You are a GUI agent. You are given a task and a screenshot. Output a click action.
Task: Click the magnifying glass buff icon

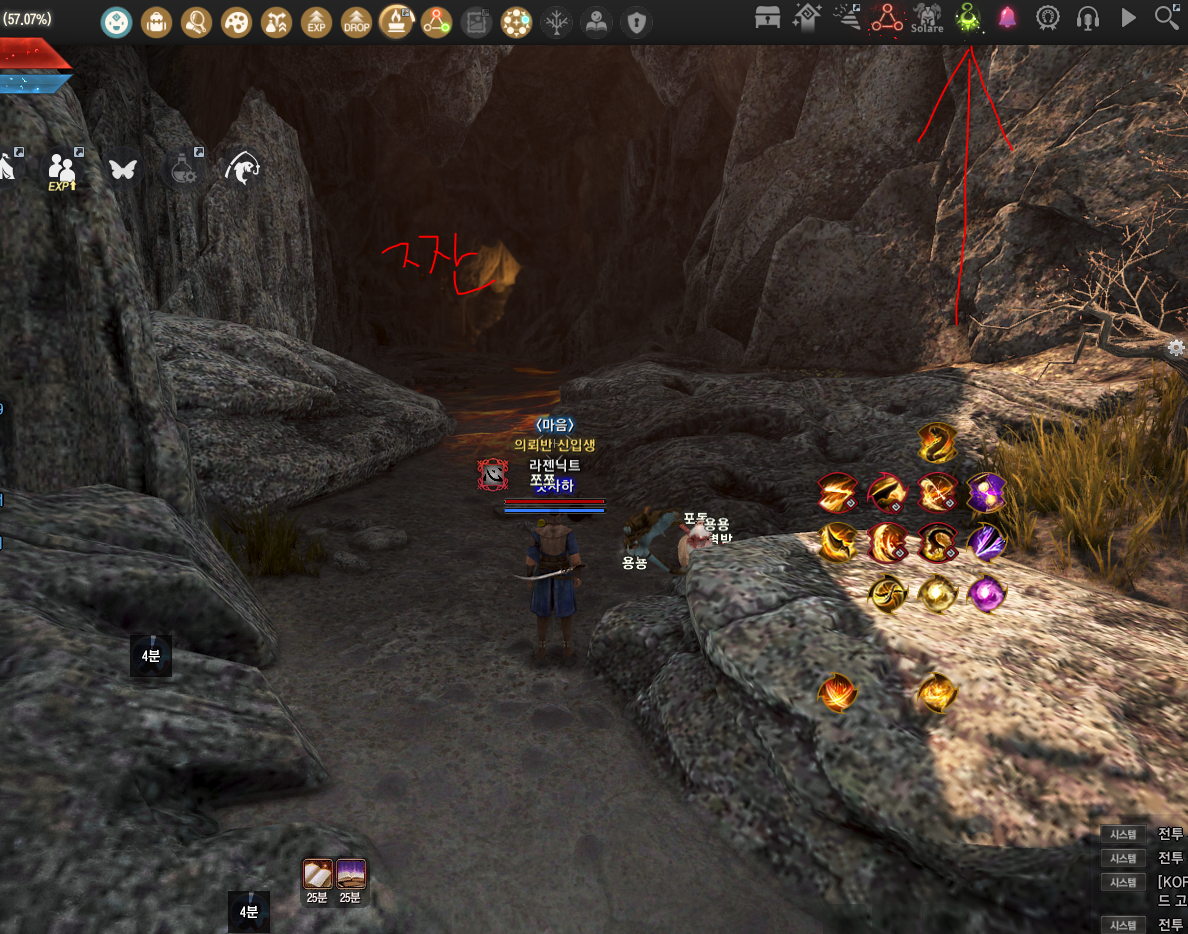point(197,21)
